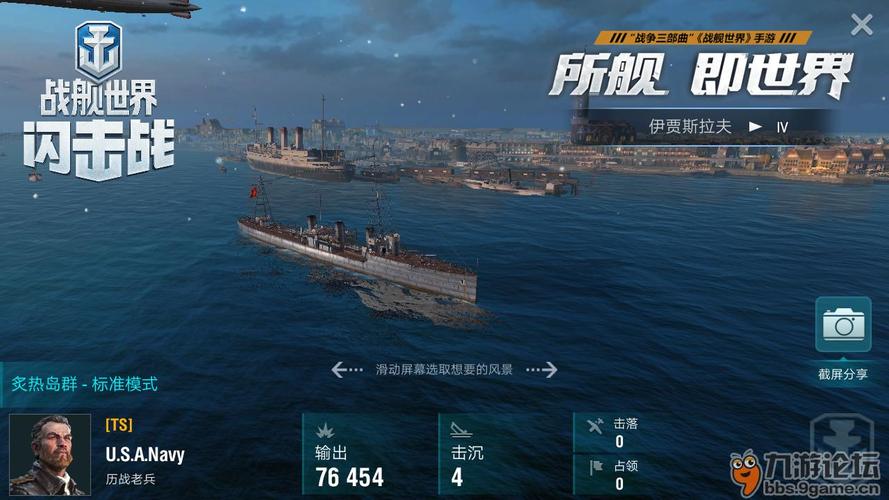
Task: Tap the camera screenshot share button
Action: click(x=843, y=325)
